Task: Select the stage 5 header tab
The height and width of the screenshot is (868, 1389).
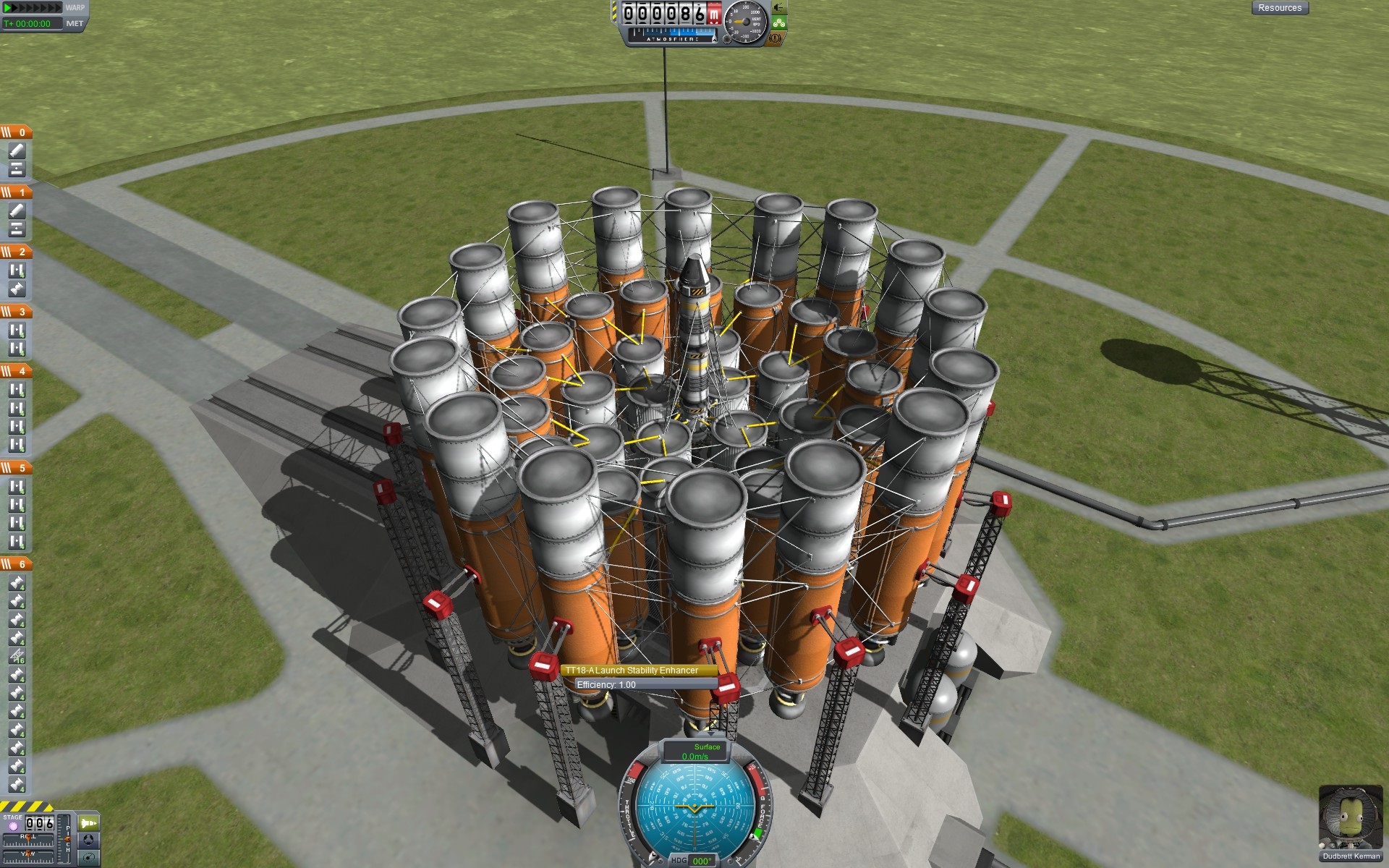Action: click(16, 468)
